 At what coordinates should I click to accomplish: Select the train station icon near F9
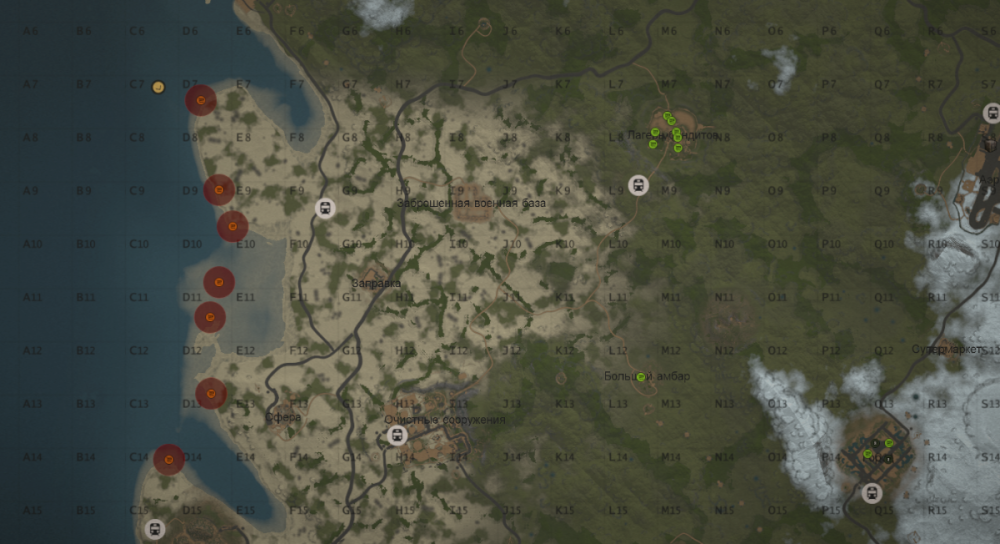tap(324, 208)
